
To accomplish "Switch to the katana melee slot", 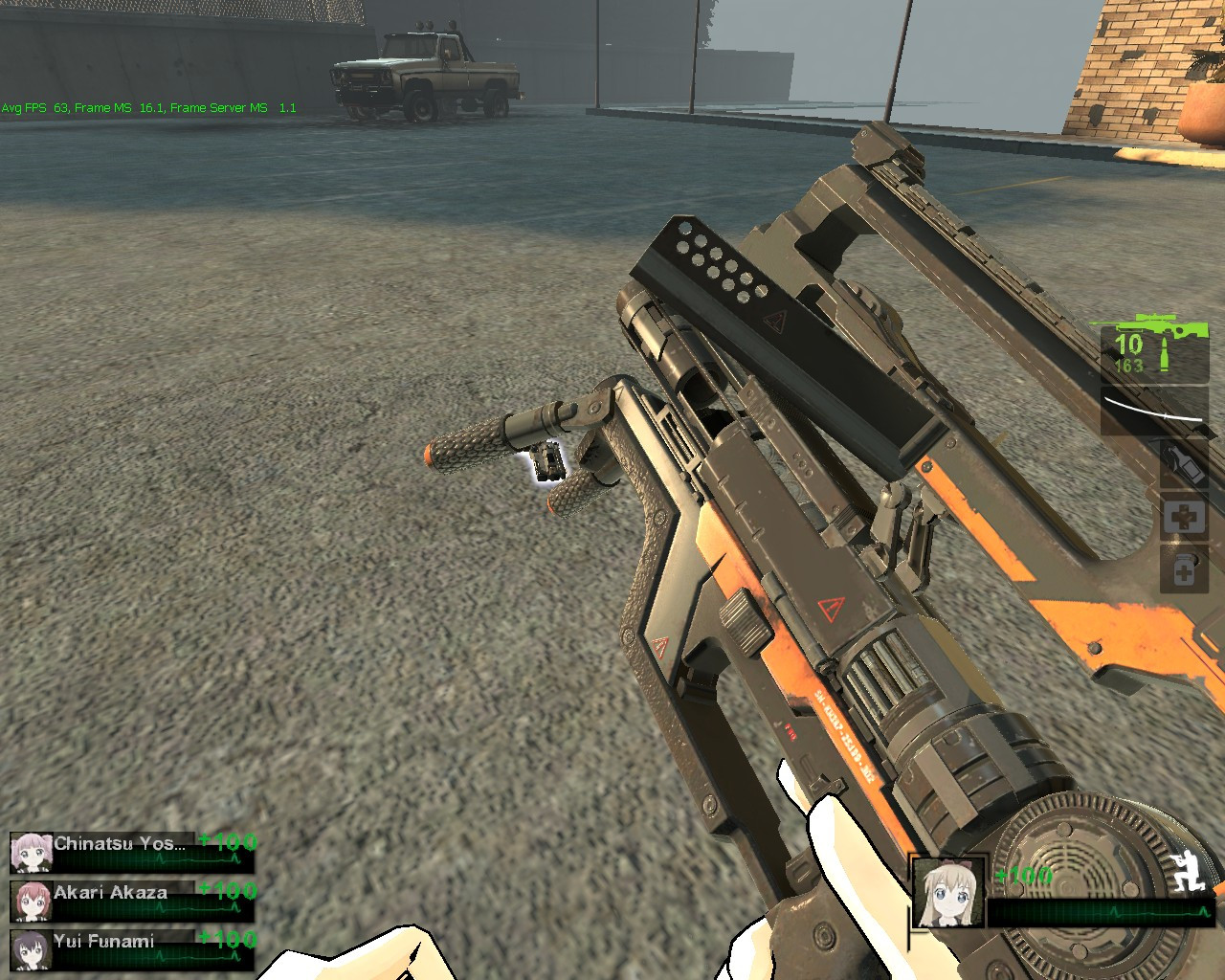I will point(1153,408).
